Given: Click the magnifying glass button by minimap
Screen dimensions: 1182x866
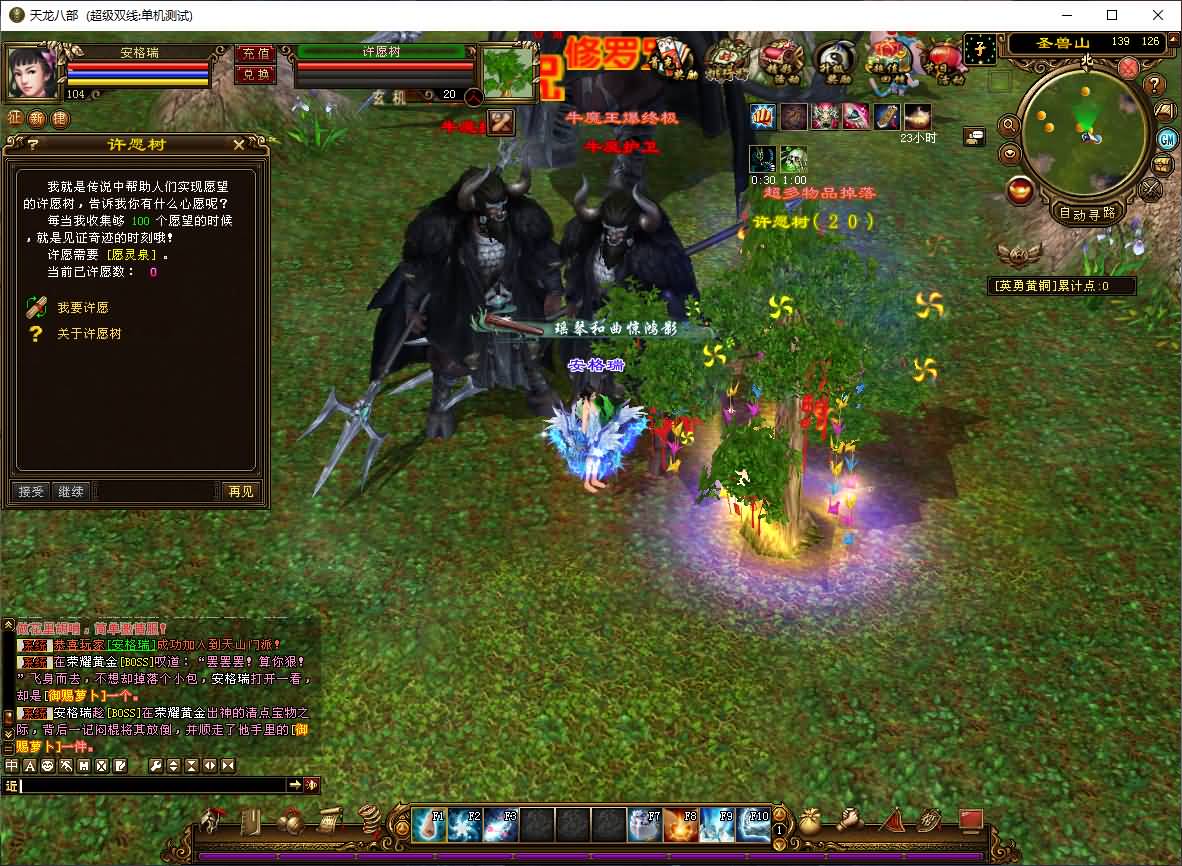Looking at the screenshot, I should pyautogui.click(x=1008, y=126).
